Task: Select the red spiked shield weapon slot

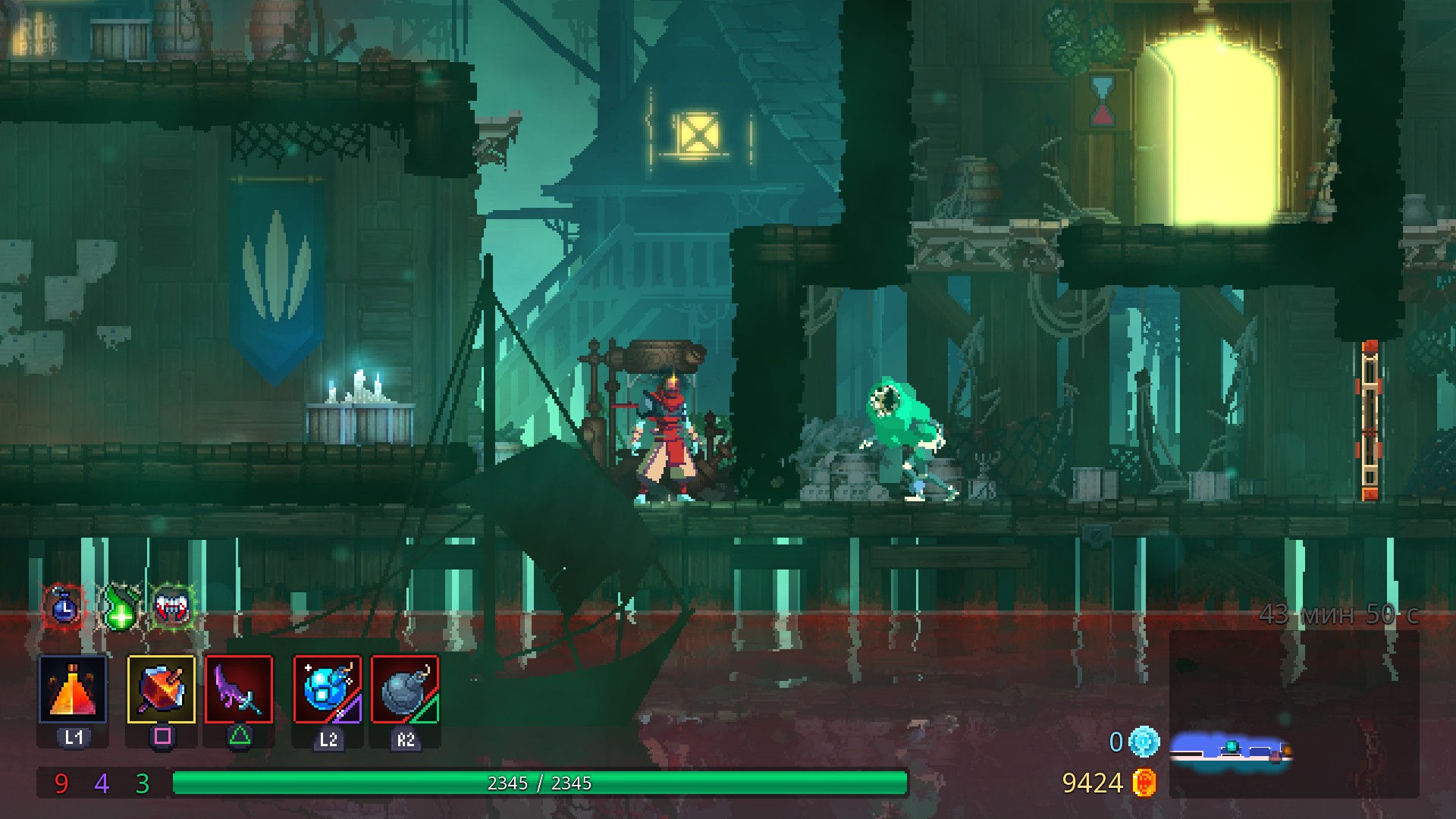Action: (161, 689)
